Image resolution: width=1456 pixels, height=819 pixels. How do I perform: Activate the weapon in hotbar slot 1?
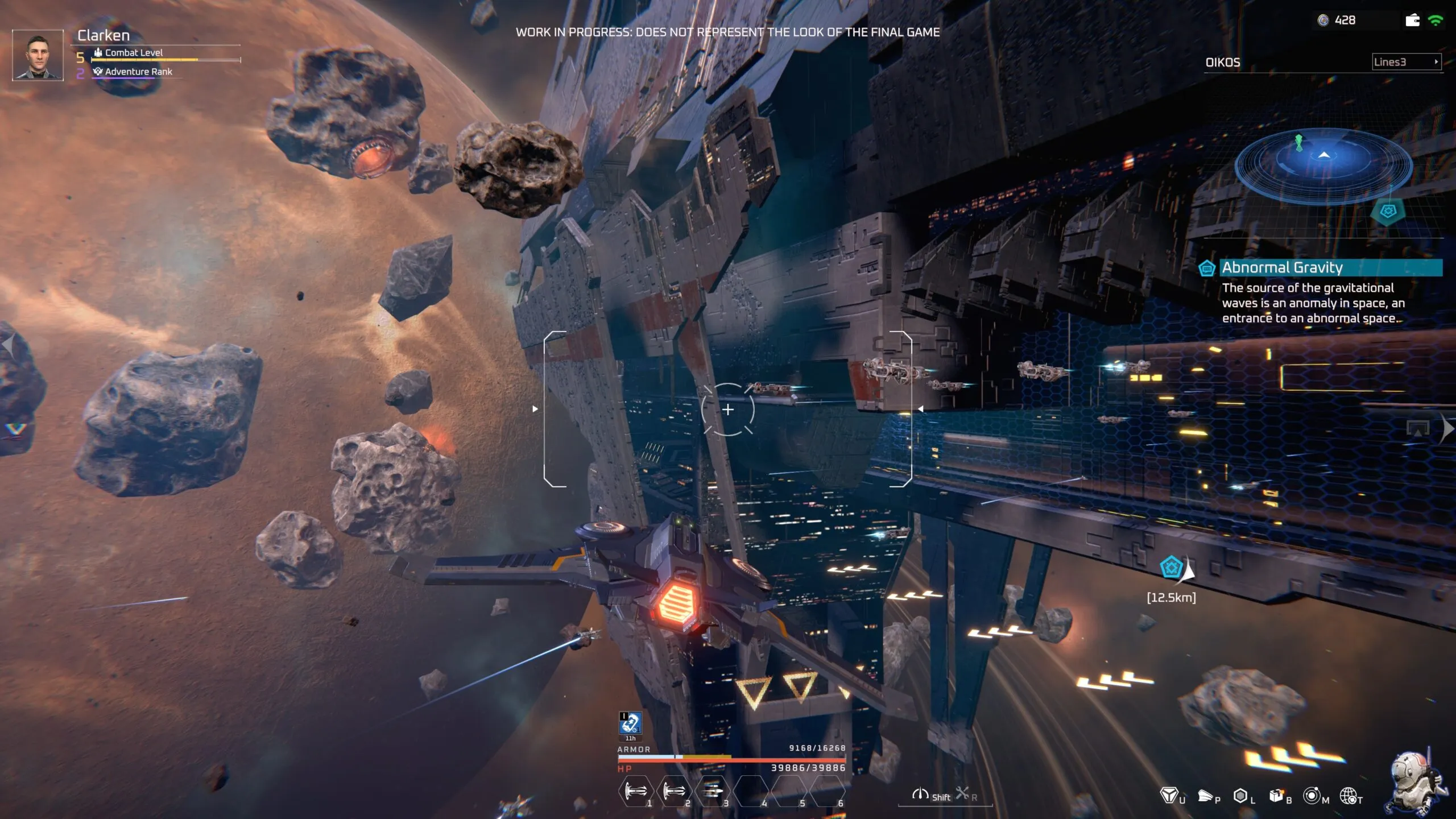coord(635,791)
